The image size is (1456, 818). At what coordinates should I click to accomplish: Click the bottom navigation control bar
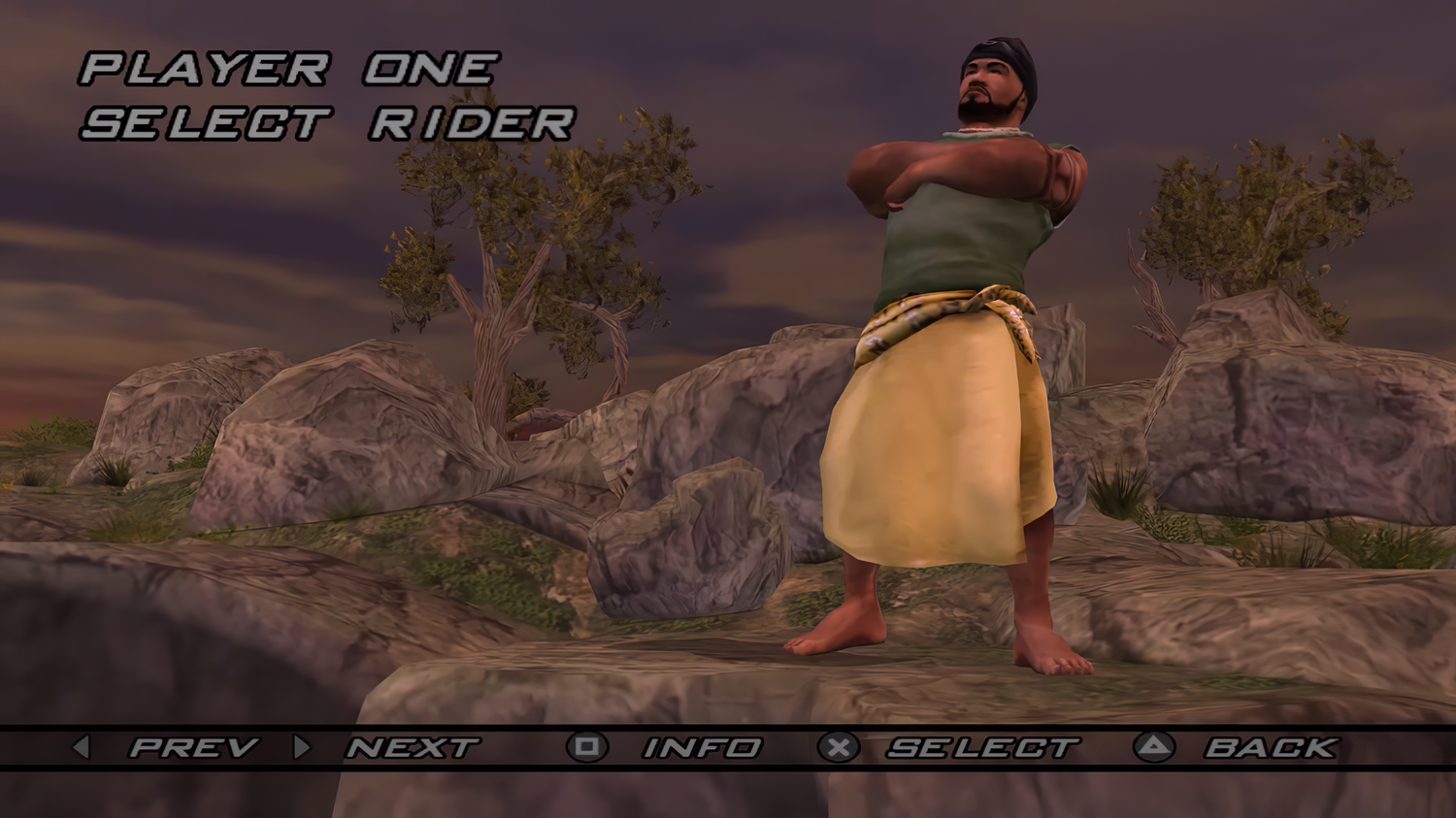(728, 747)
